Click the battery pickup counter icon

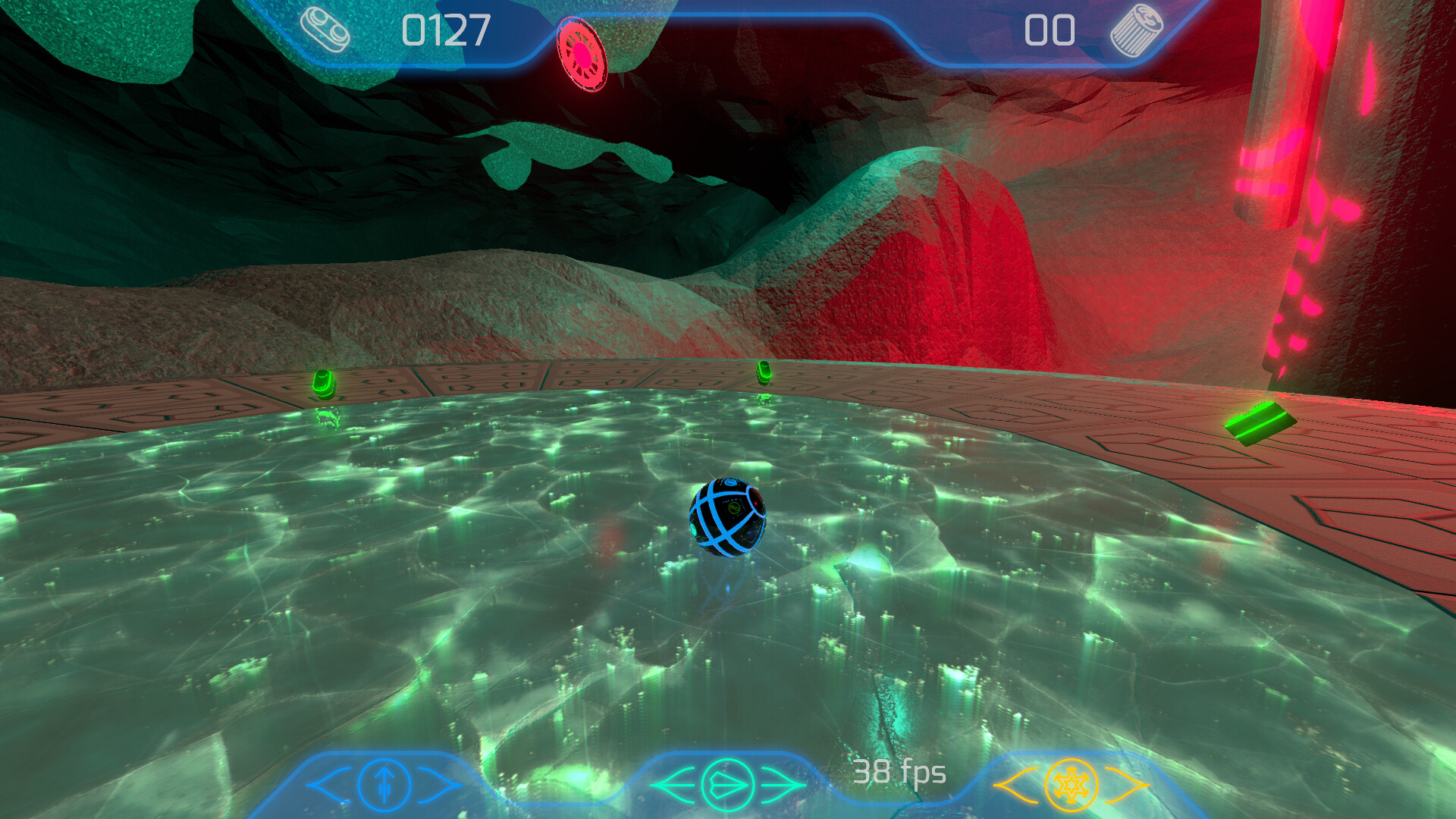pyautogui.click(x=325, y=27)
